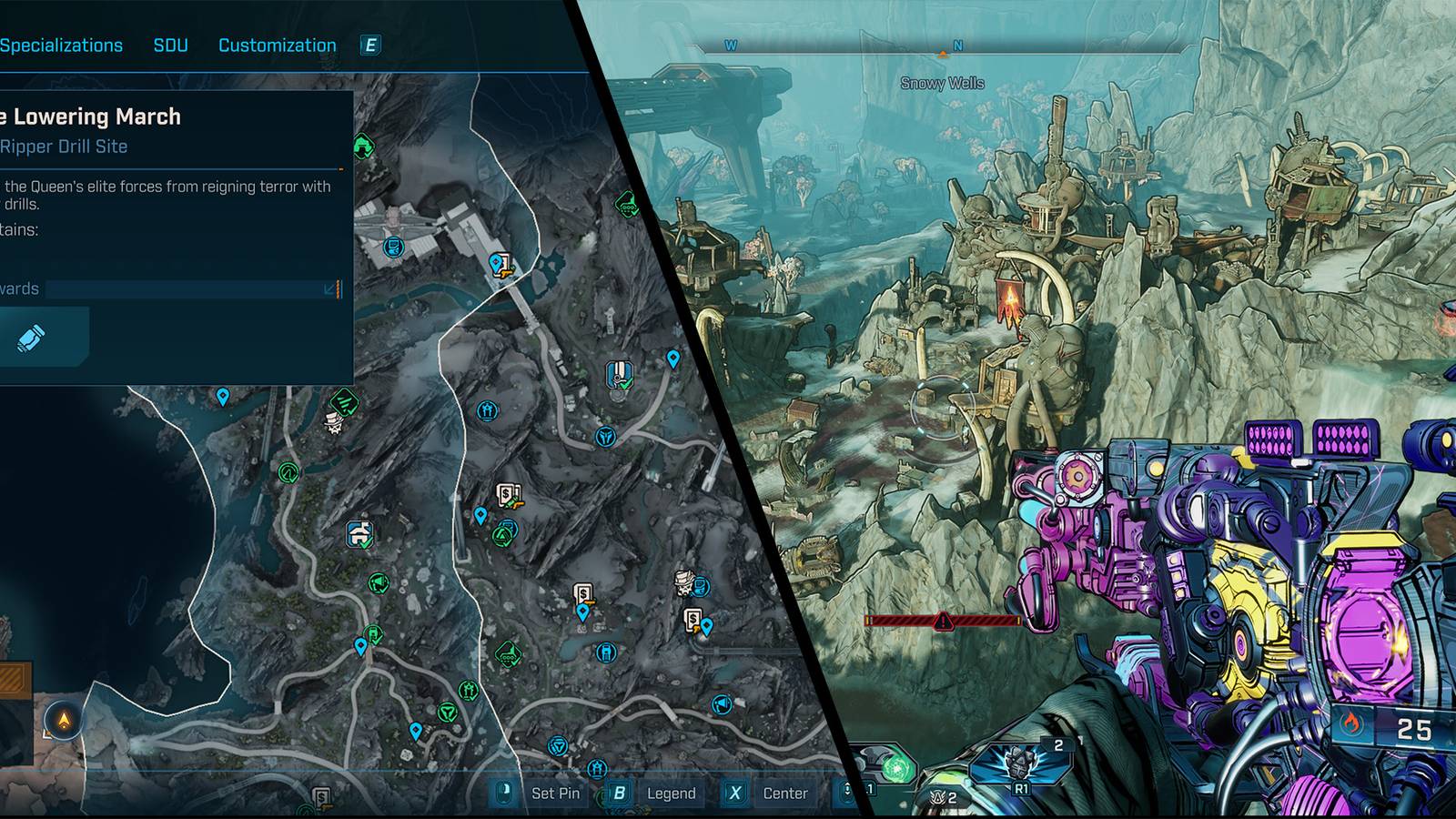Click the green bunker marker beside mission panel
Screen dimensions: 1456x819
pos(362,145)
